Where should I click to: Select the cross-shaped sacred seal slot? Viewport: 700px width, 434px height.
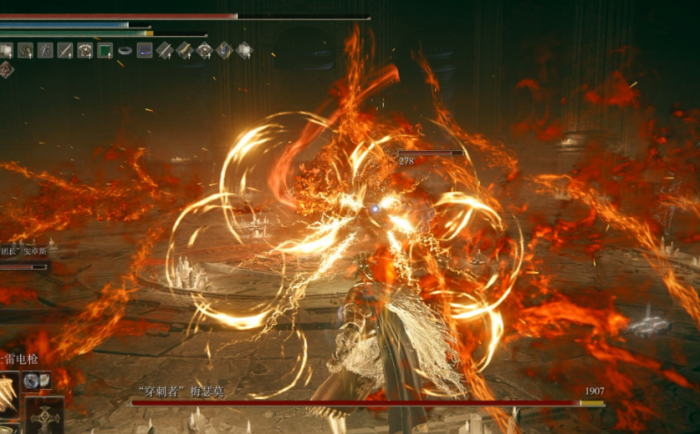[x=45, y=417]
